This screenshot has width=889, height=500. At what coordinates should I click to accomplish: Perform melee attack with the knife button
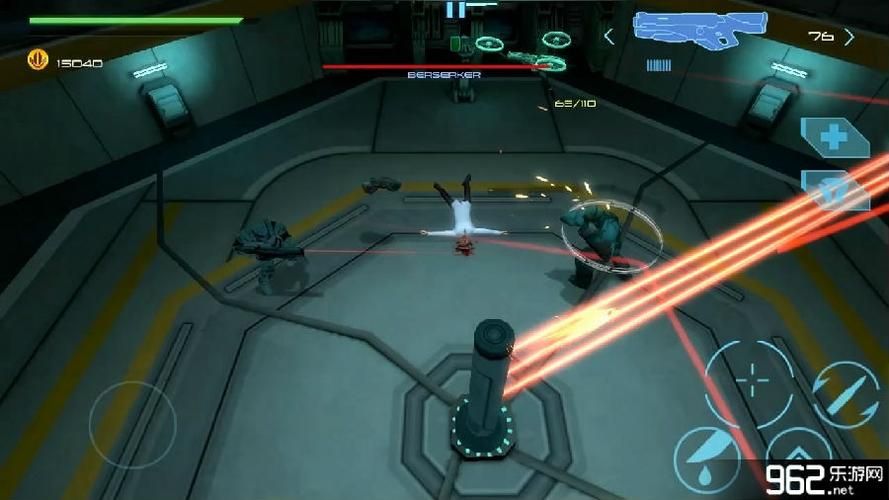coord(706,458)
